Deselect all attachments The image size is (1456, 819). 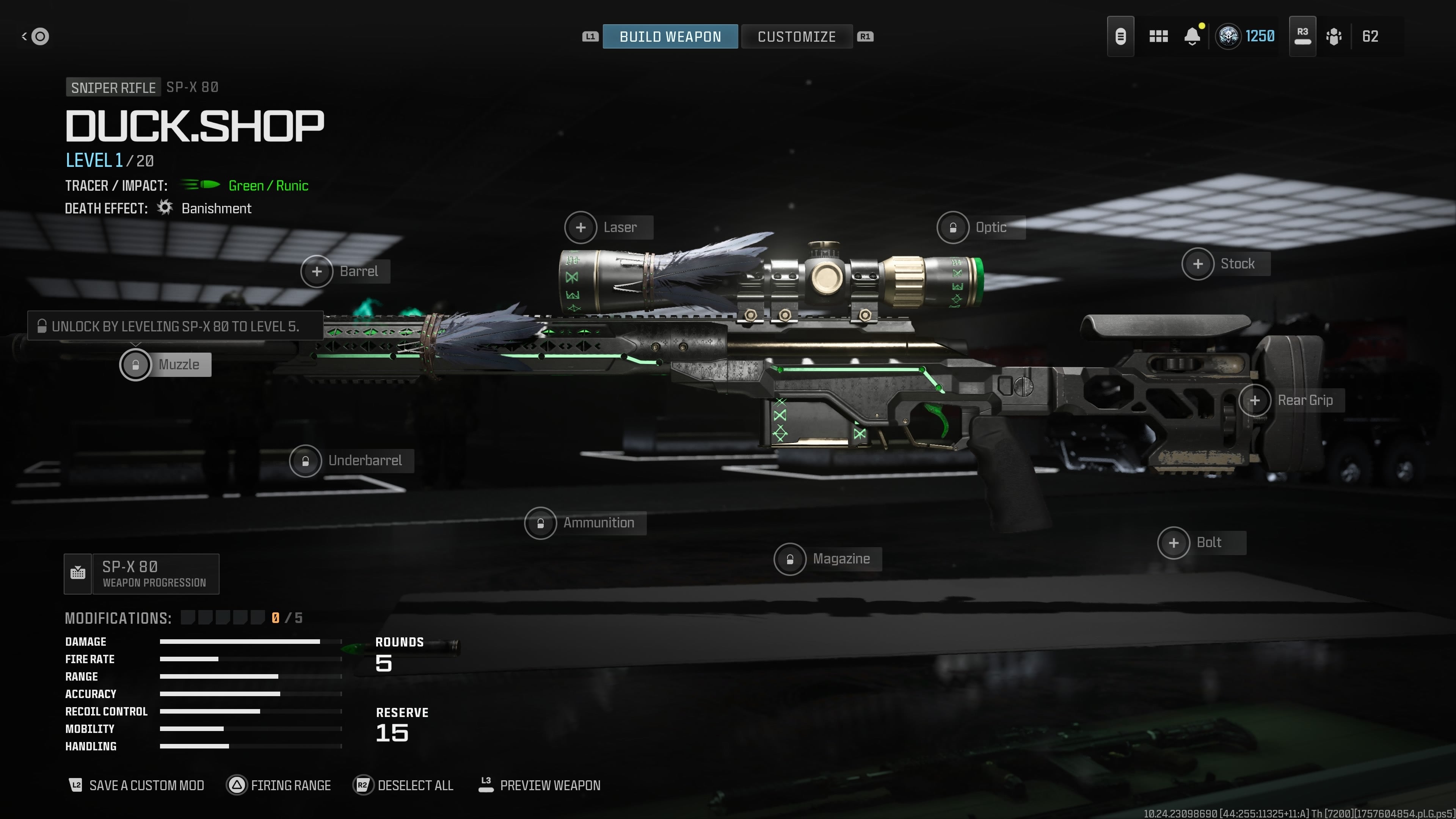point(403,785)
